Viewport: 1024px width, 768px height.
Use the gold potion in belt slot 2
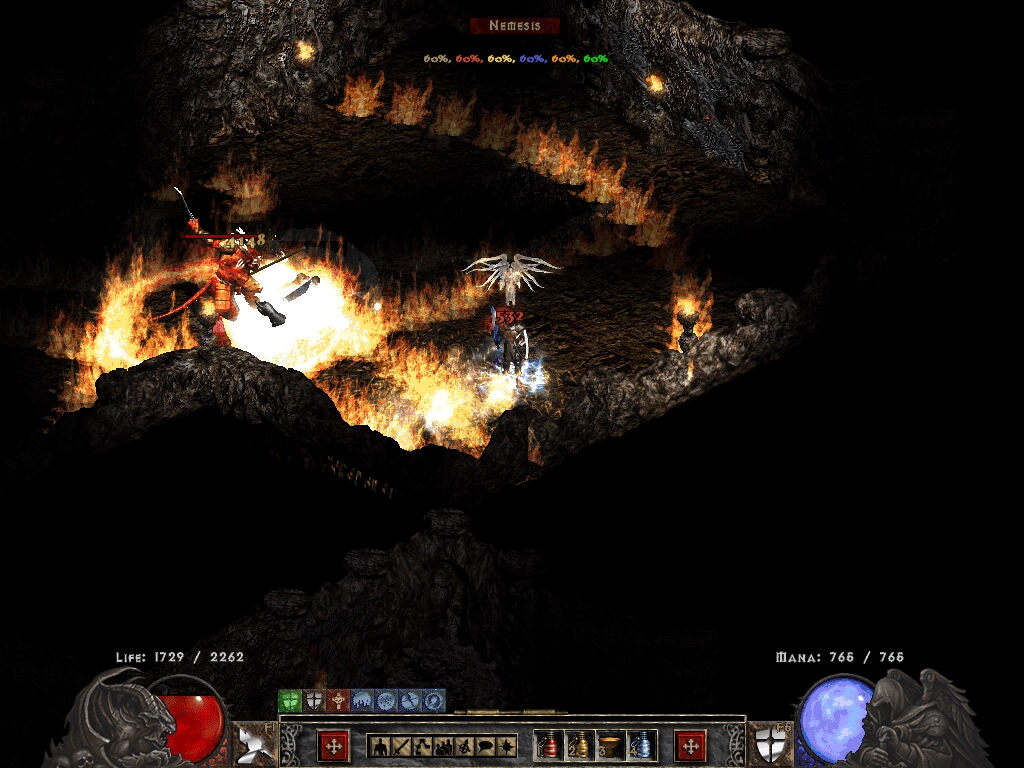click(x=579, y=745)
